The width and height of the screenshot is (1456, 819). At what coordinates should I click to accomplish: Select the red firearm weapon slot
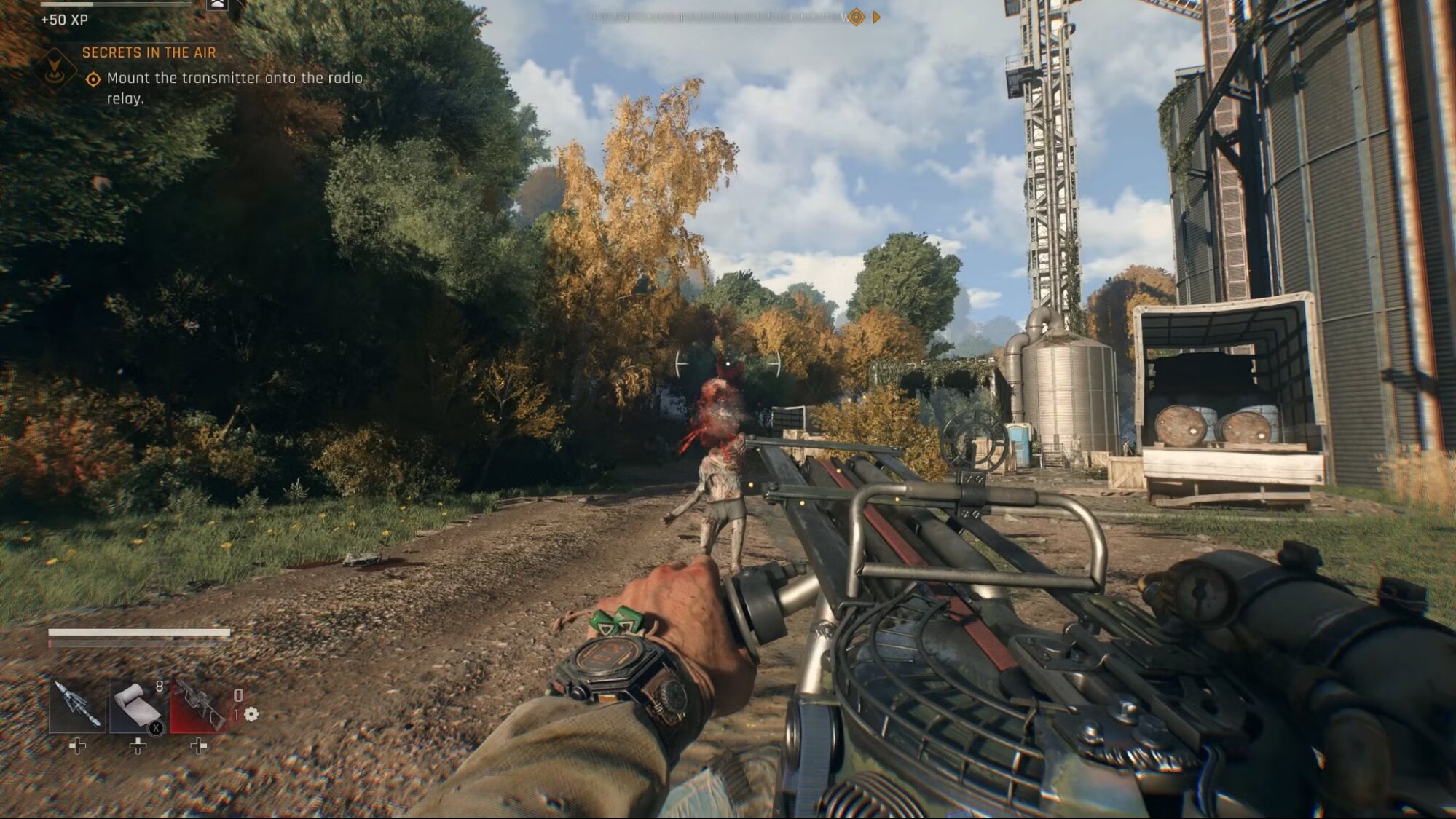coord(197,705)
